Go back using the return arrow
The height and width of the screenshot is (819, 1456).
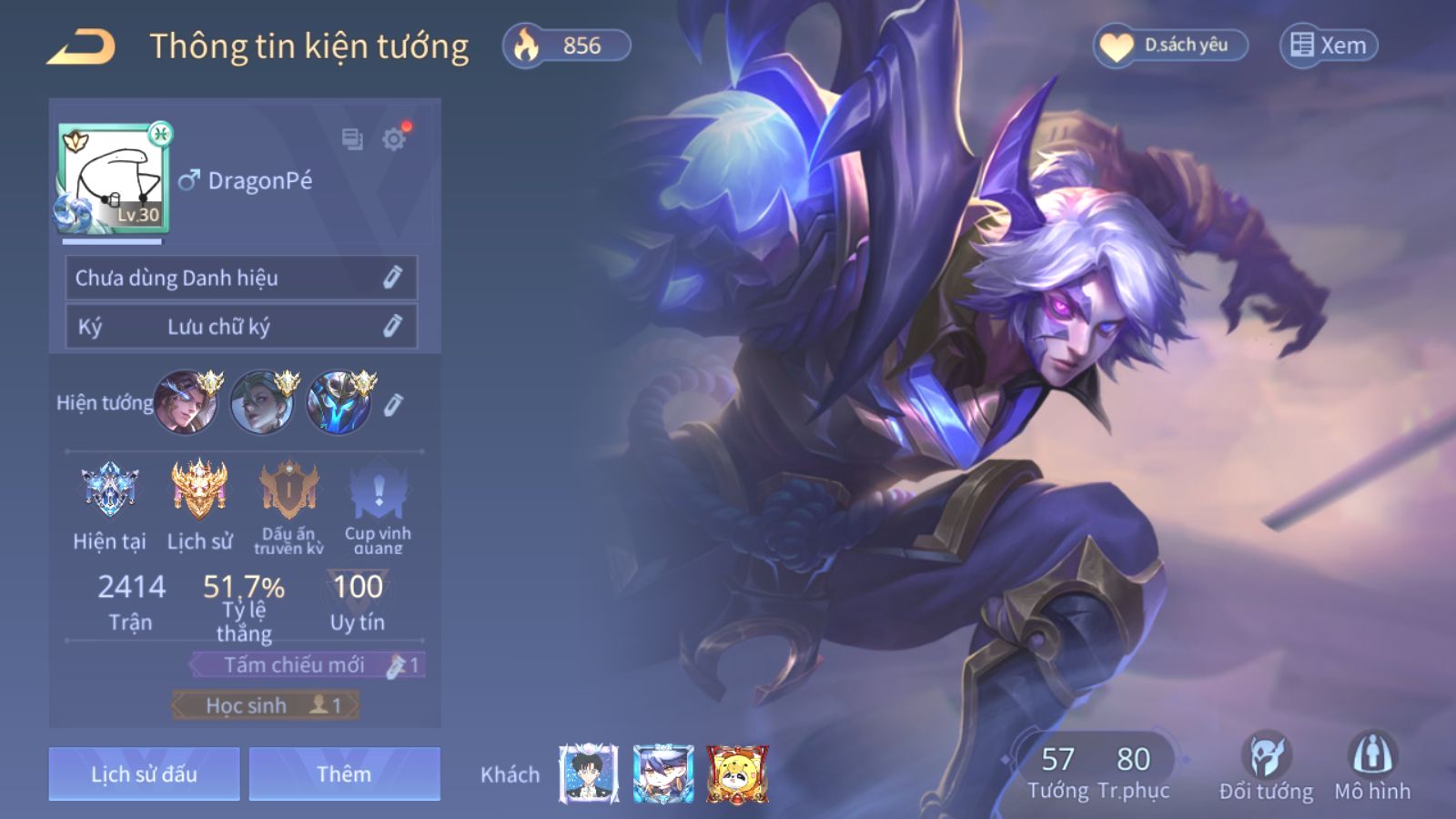point(81,46)
